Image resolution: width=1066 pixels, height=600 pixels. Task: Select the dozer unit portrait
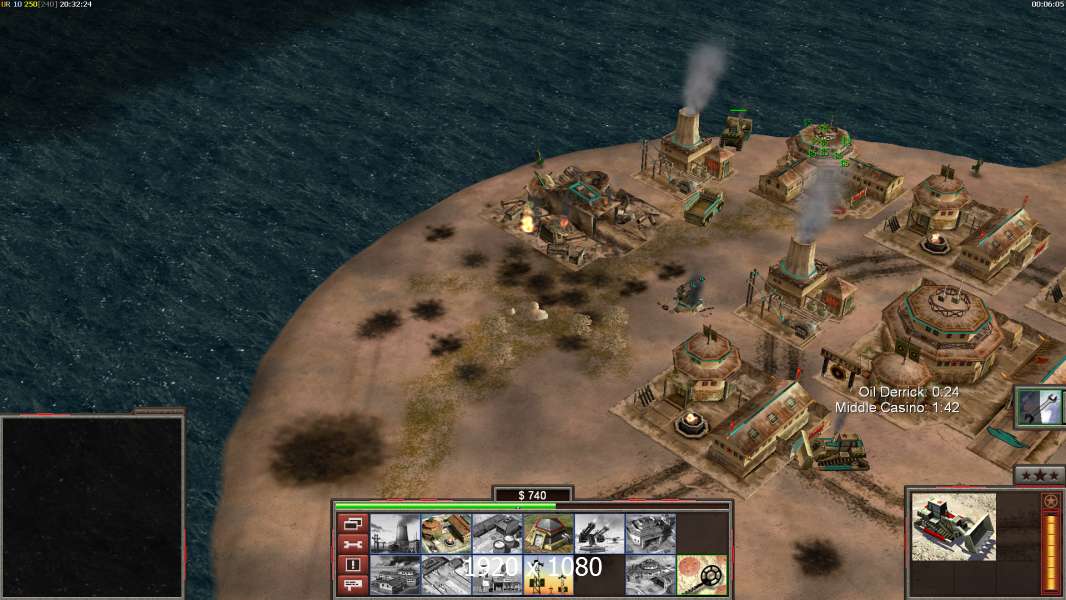pos(953,525)
